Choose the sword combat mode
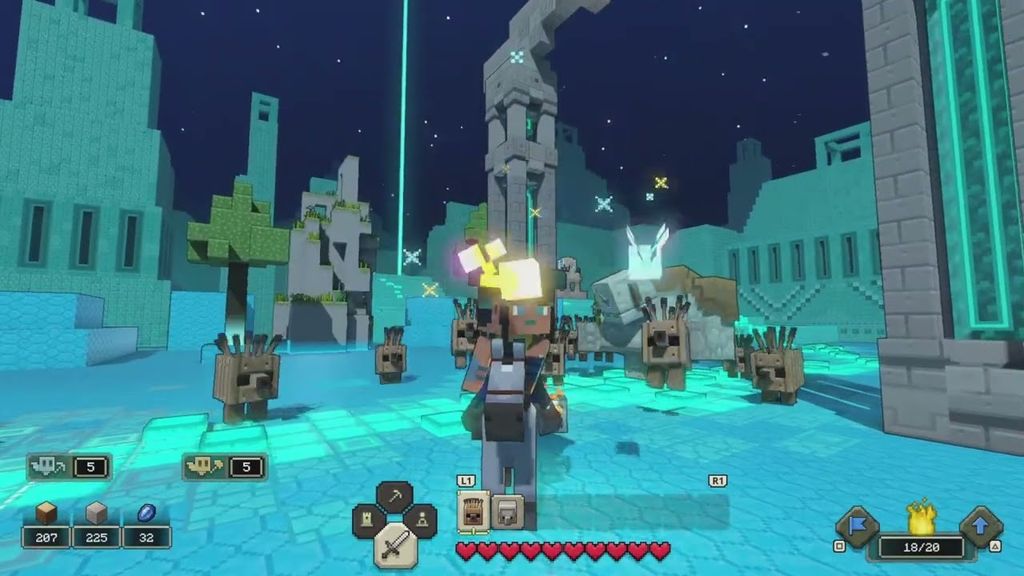The height and width of the screenshot is (576, 1024). (395, 543)
